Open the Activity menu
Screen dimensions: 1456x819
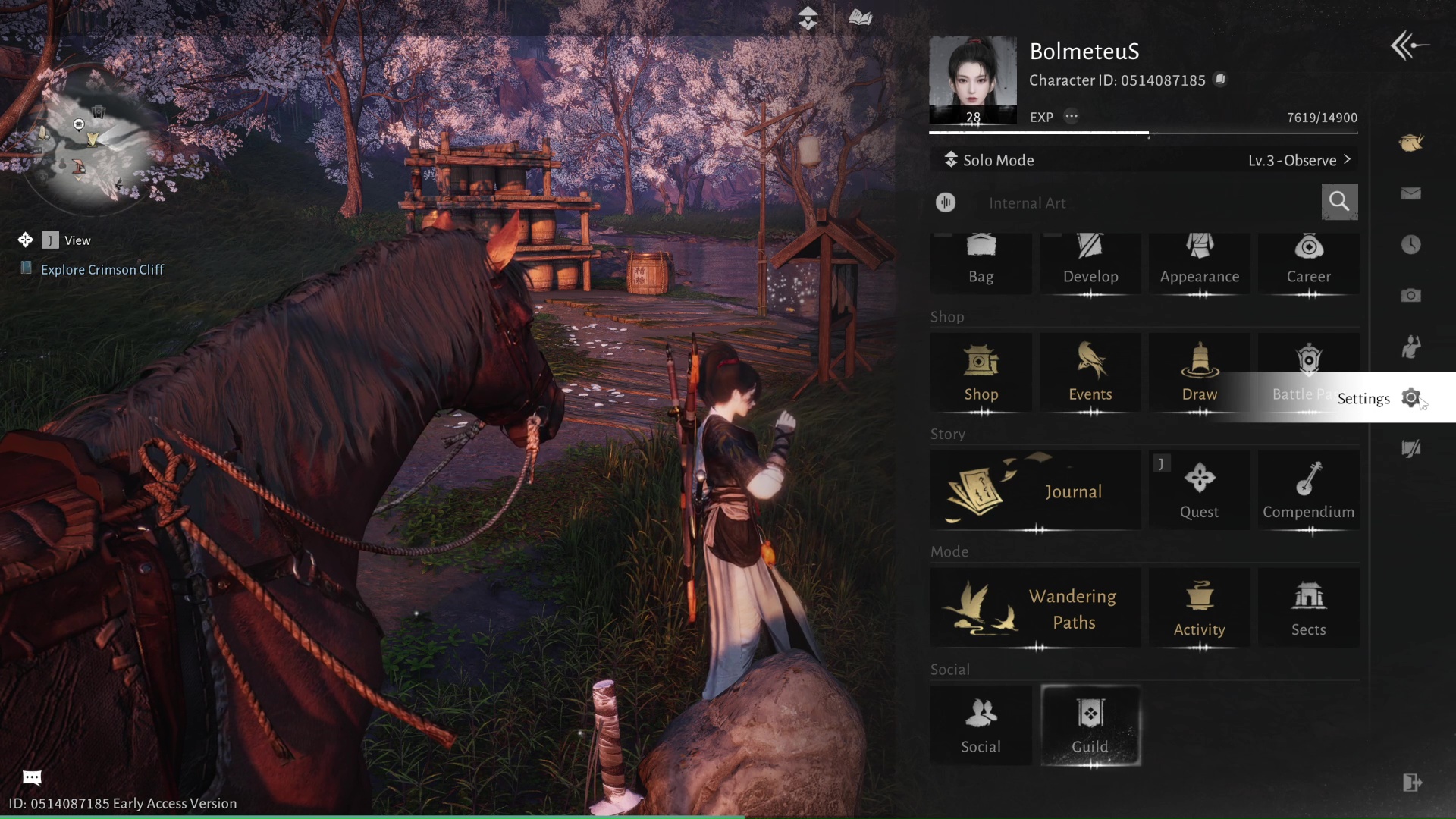click(1199, 608)
